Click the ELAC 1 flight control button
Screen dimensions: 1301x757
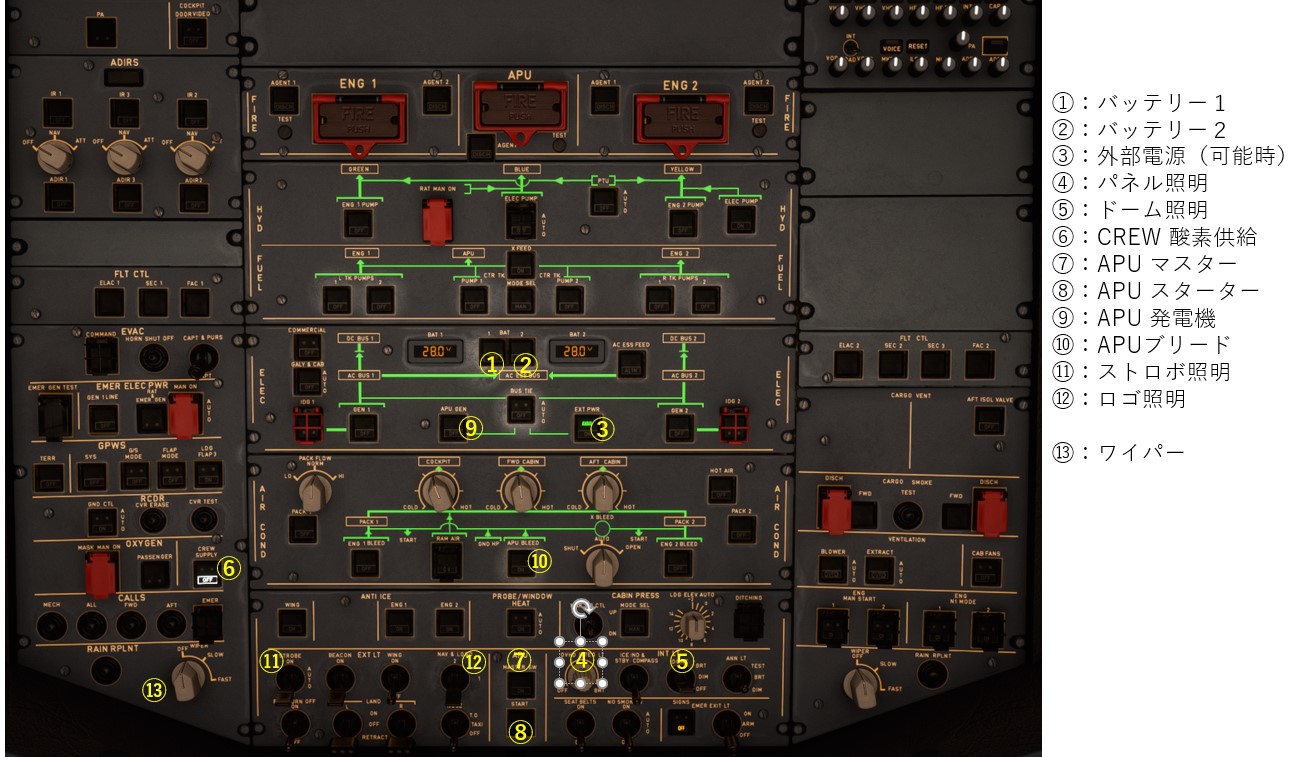(x=109, y=303)
